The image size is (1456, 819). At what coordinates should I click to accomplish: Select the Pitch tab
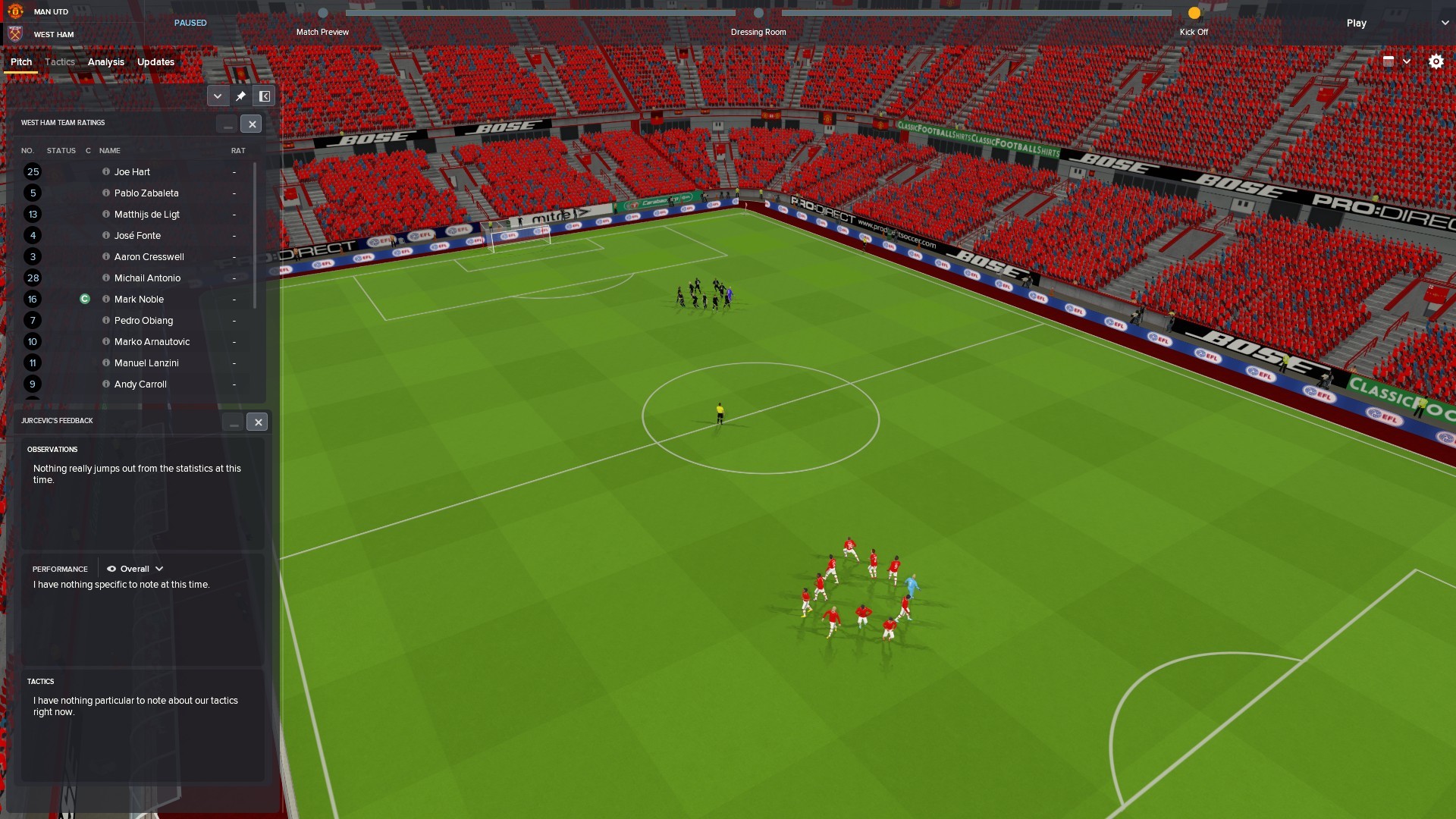[21, 62]
